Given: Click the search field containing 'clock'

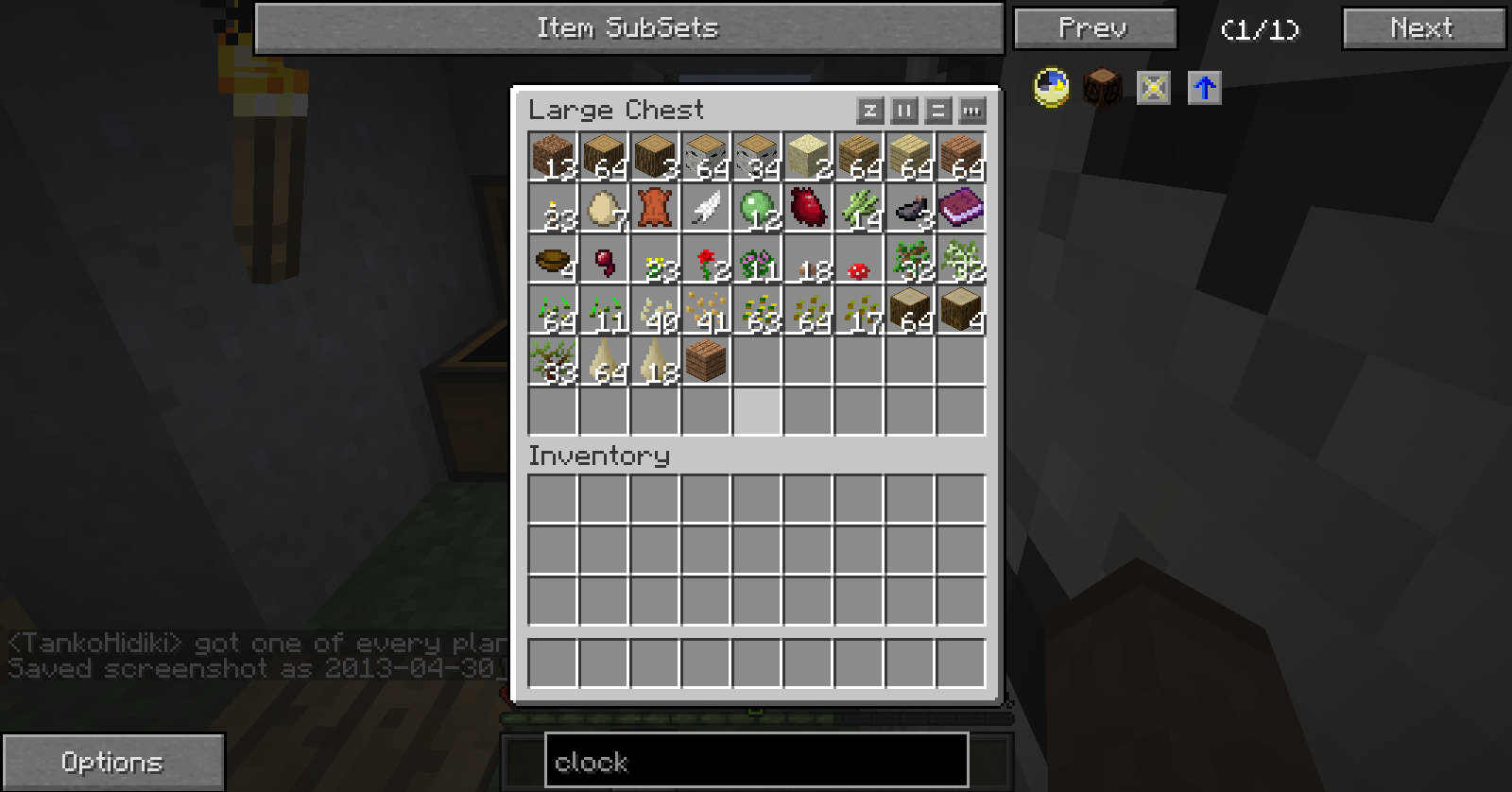Looking at the screenshot, I should (756, 761).
